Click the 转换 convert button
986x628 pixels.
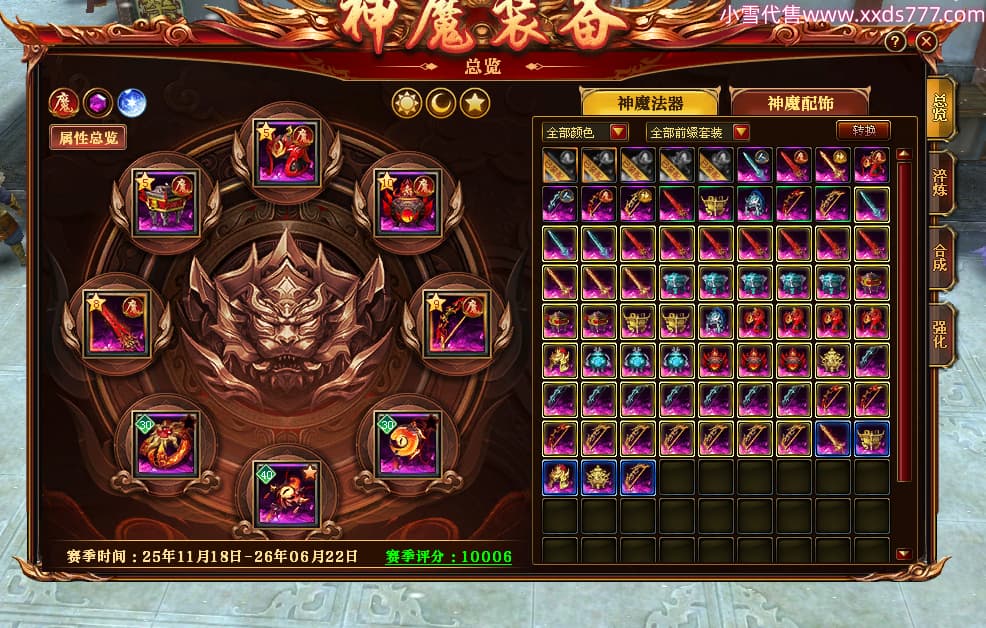pyautogui.click(x=863, y=131)
